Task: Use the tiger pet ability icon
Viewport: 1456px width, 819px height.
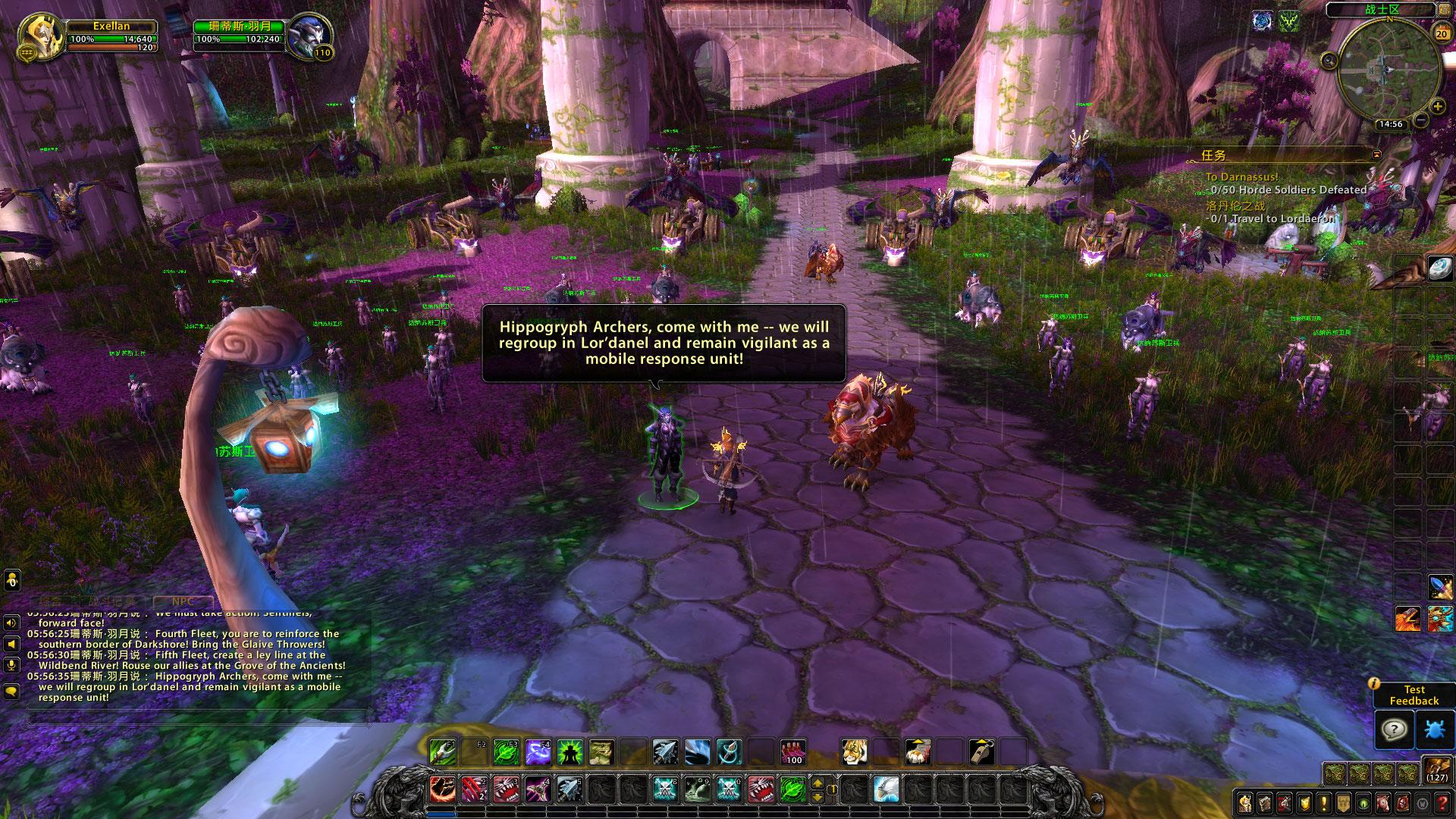Action: coord(854,752)
